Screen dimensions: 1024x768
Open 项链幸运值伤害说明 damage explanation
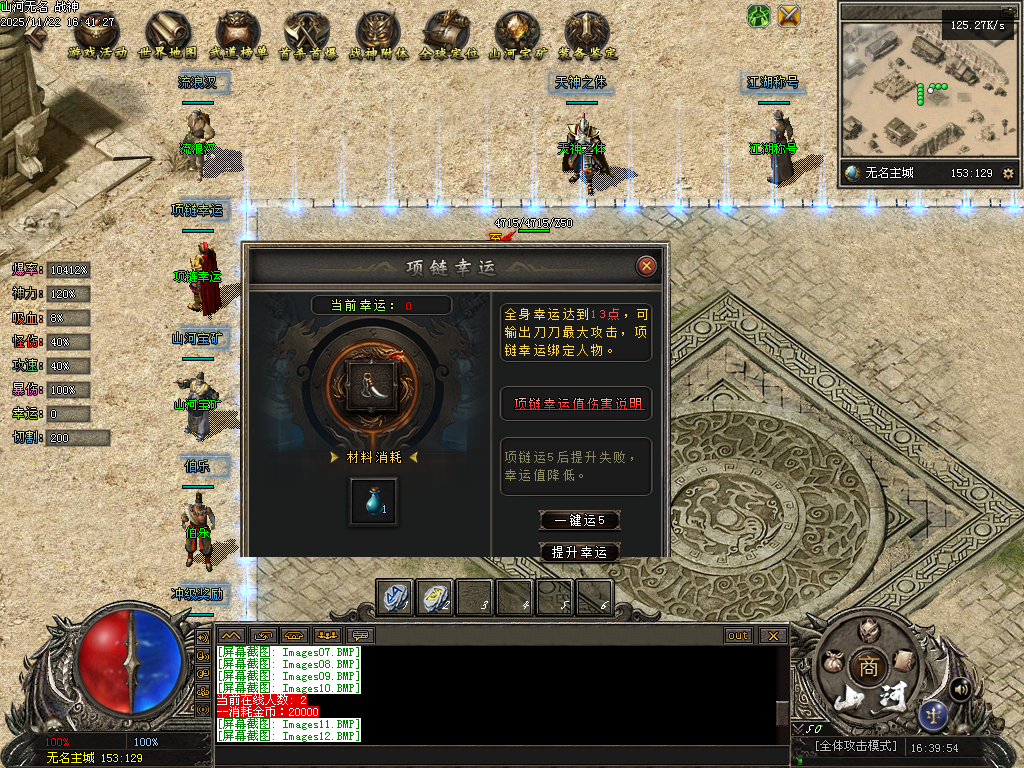[x=576, y=404]
